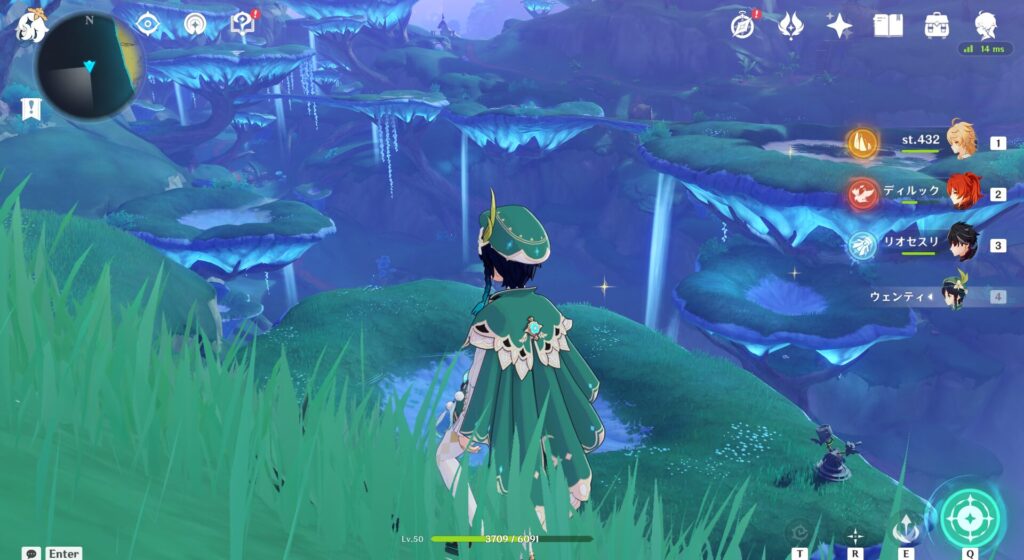Open the adventurer handbook book icon
Image resolution: width=1024 pixels, height=560 pixels.
click(888, 26)
